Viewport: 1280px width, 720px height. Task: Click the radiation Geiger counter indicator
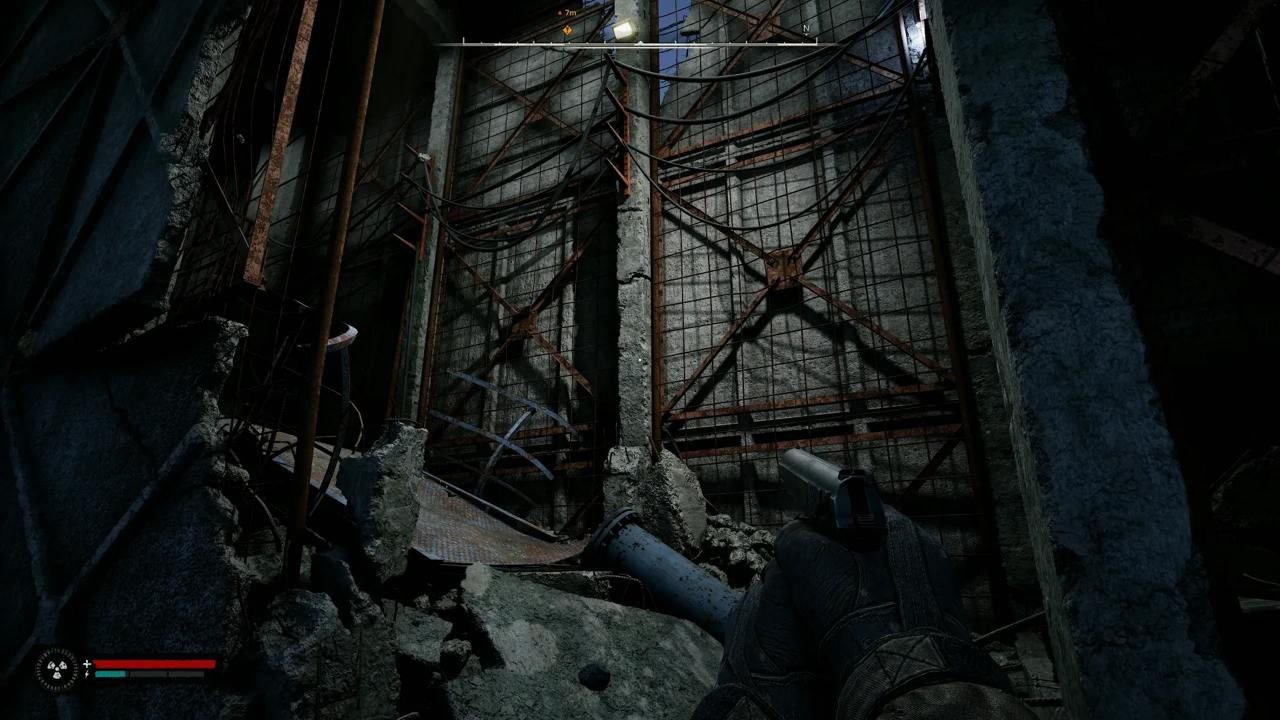coord(56,668)
